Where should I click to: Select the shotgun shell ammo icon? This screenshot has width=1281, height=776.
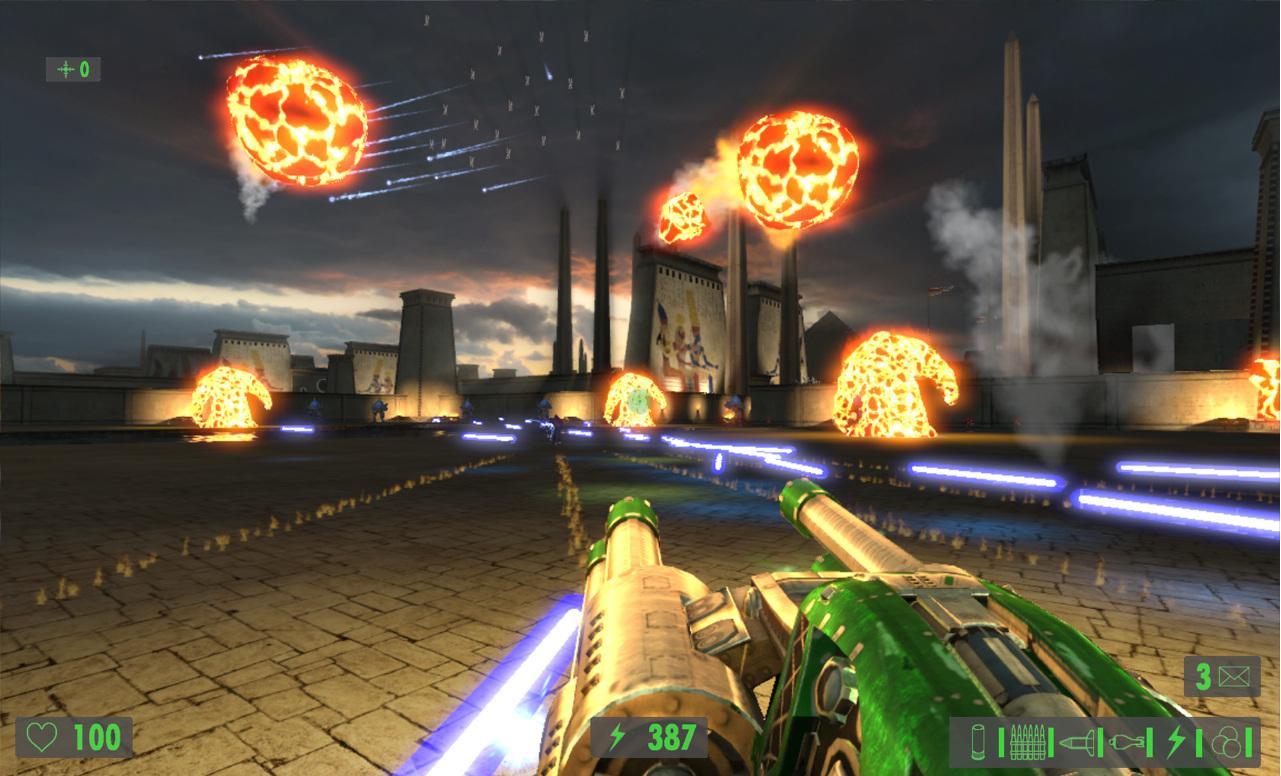coord(977,742)
